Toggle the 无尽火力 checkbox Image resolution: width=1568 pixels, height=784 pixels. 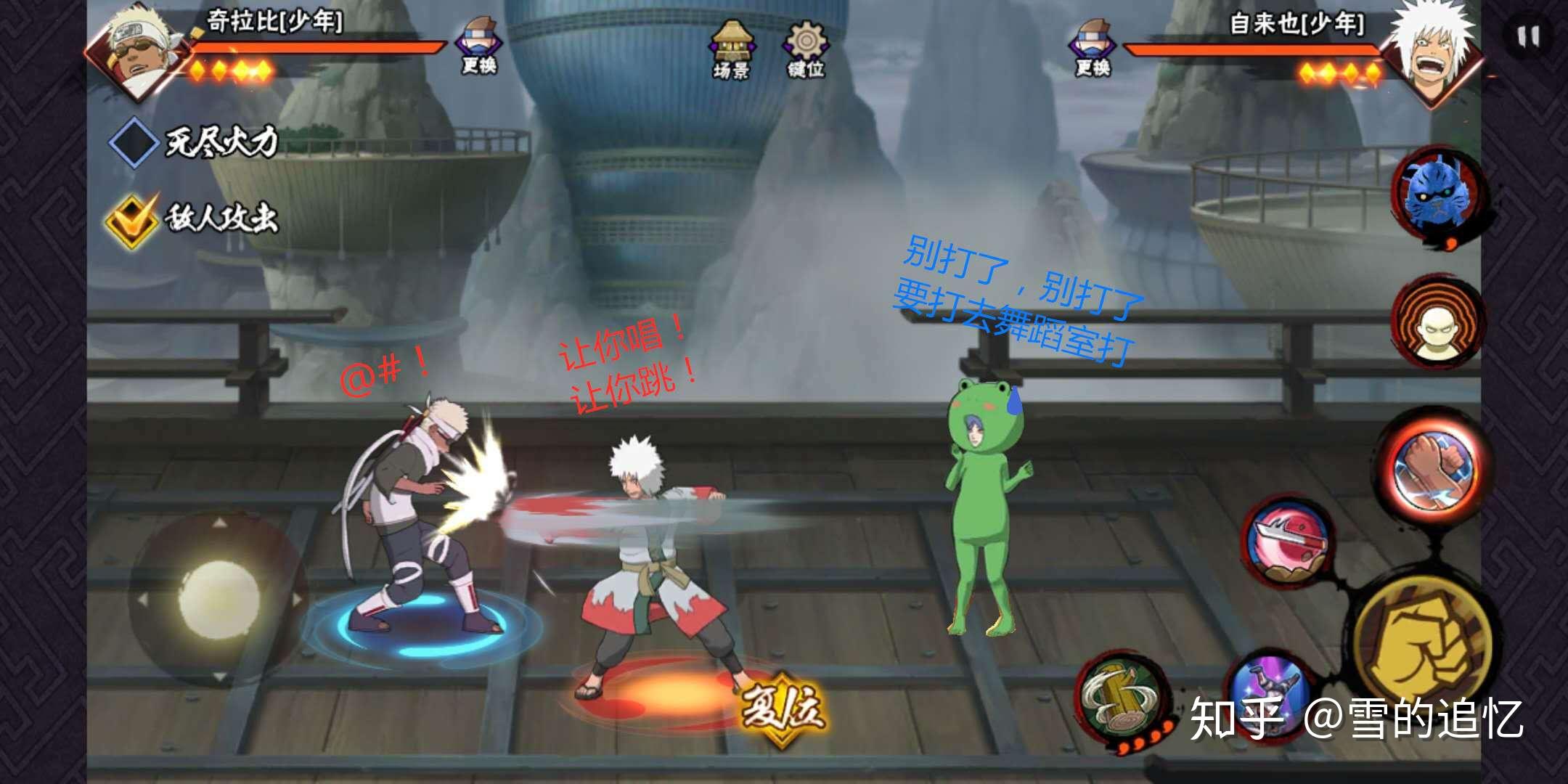click(134, 142)
